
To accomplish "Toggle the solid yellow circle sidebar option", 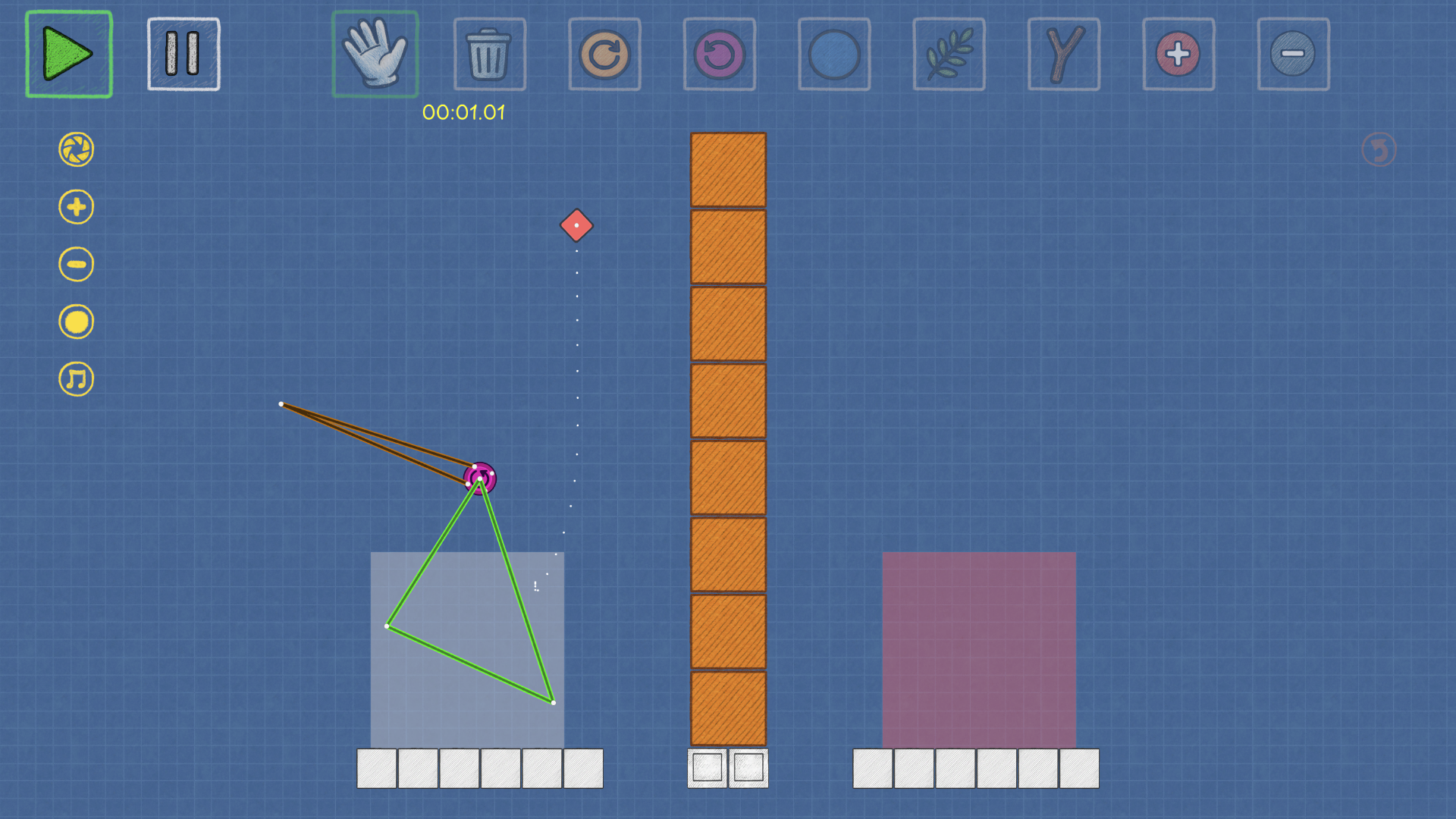I will (x=75, y=321).
